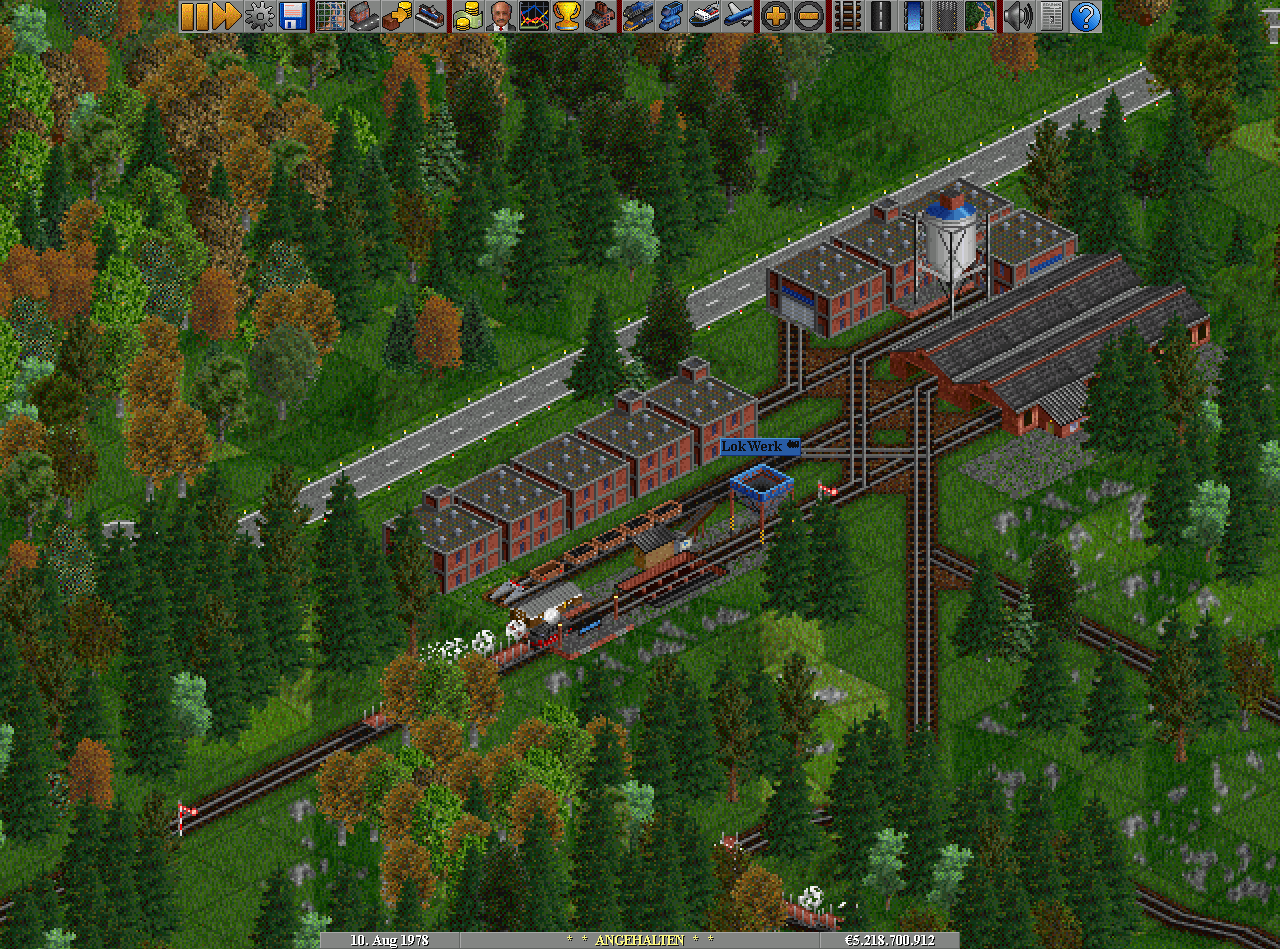
Task: Show the graphs menu
Action: [534, 16]
